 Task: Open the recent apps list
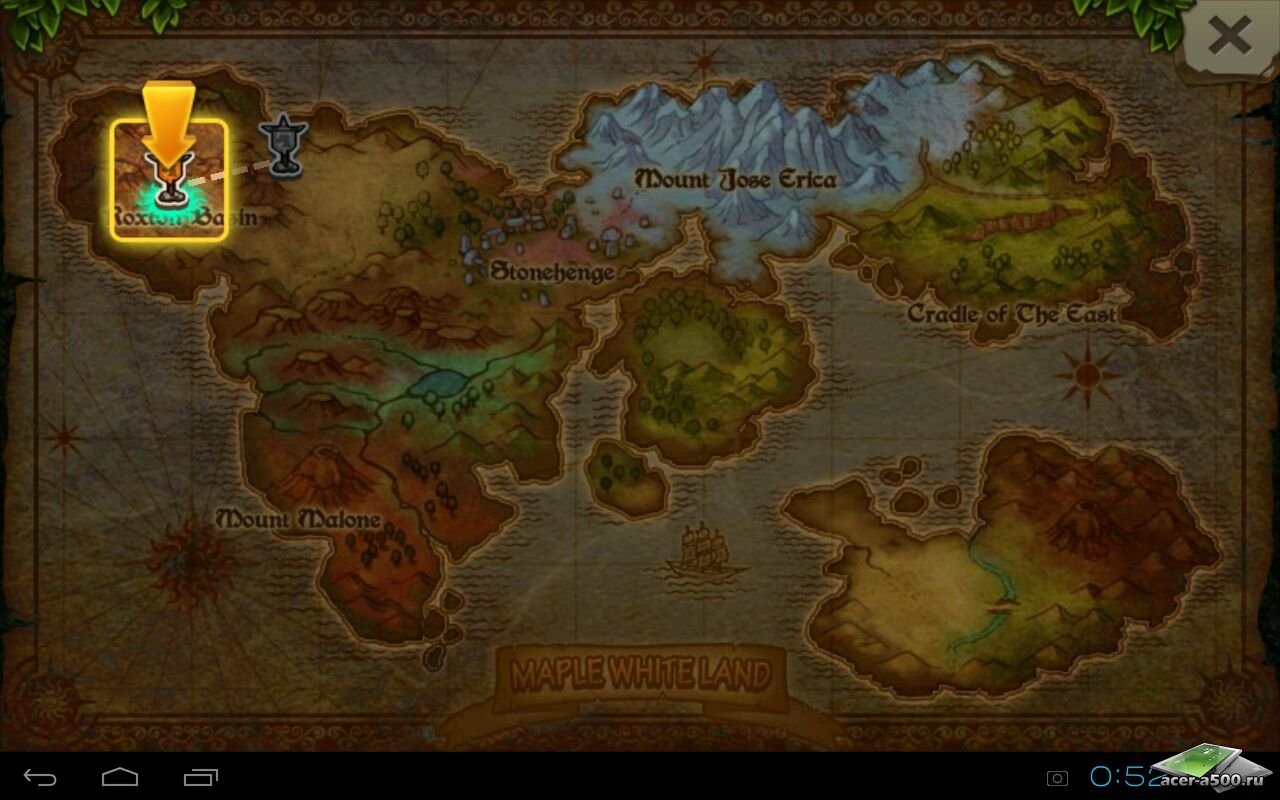pos(201,777)
